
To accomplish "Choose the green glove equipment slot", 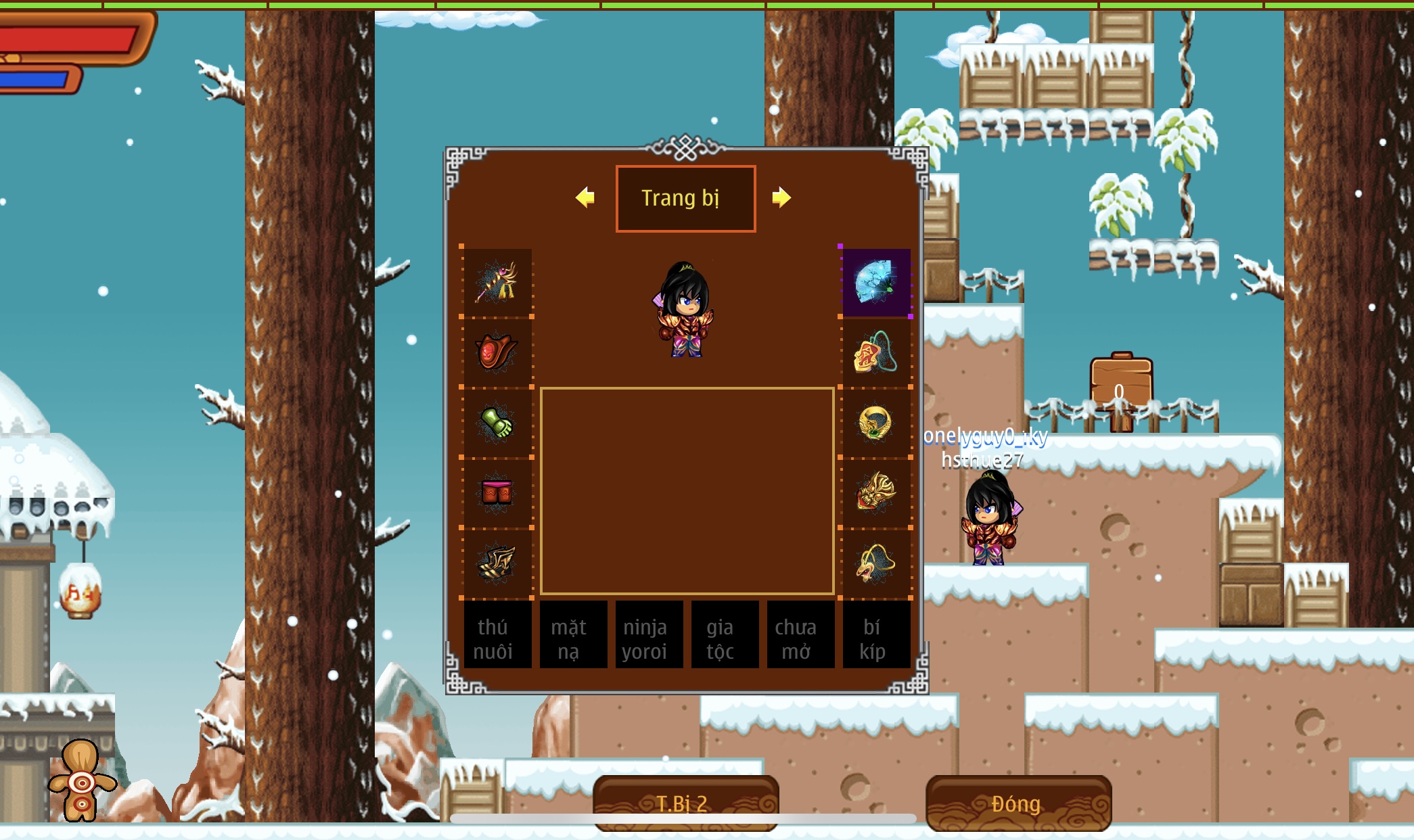I will pyautogui.click(x=497, y=423).
